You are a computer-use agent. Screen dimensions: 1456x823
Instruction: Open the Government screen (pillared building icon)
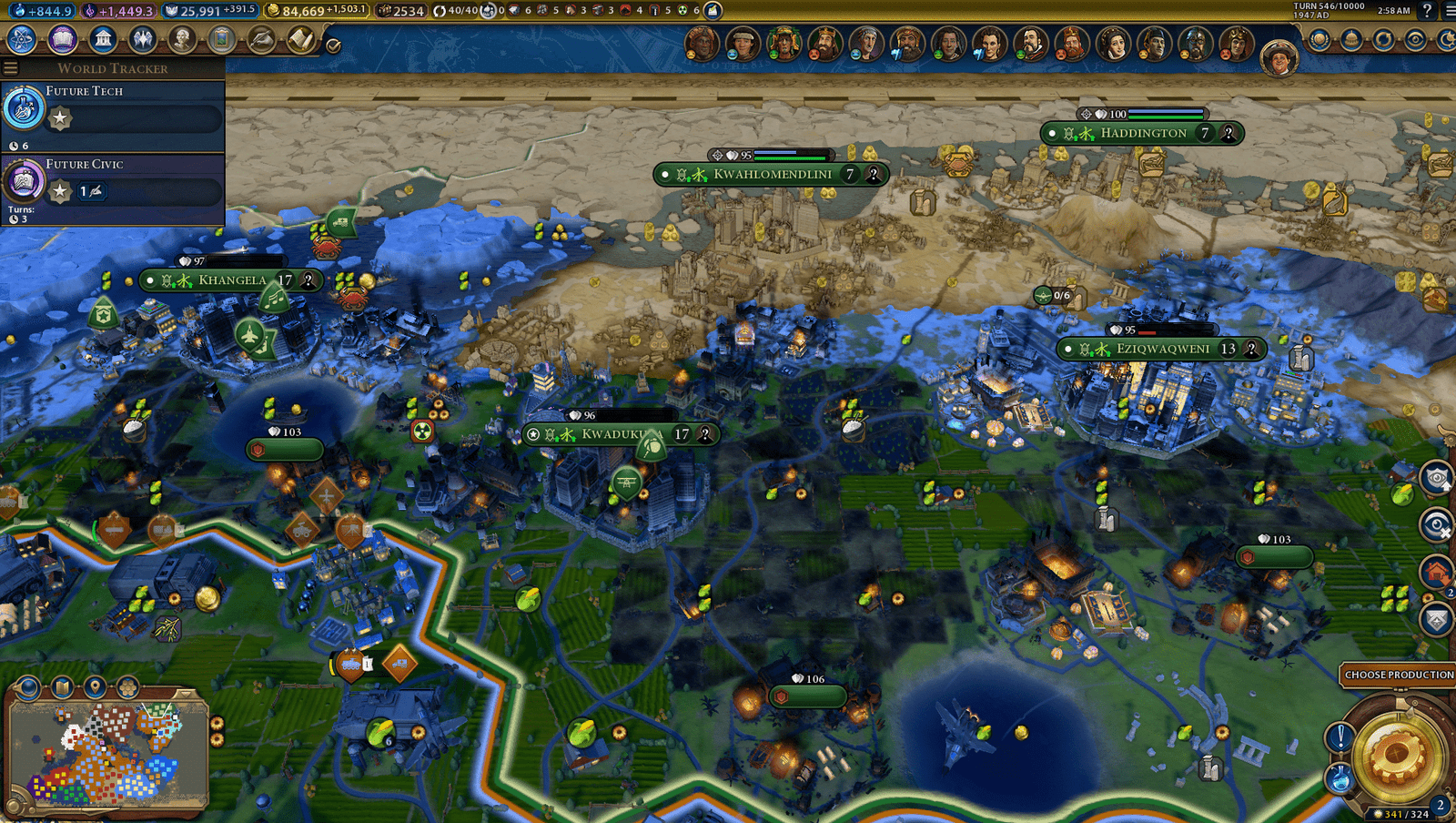pyautogui.click(x=103, y=39)
